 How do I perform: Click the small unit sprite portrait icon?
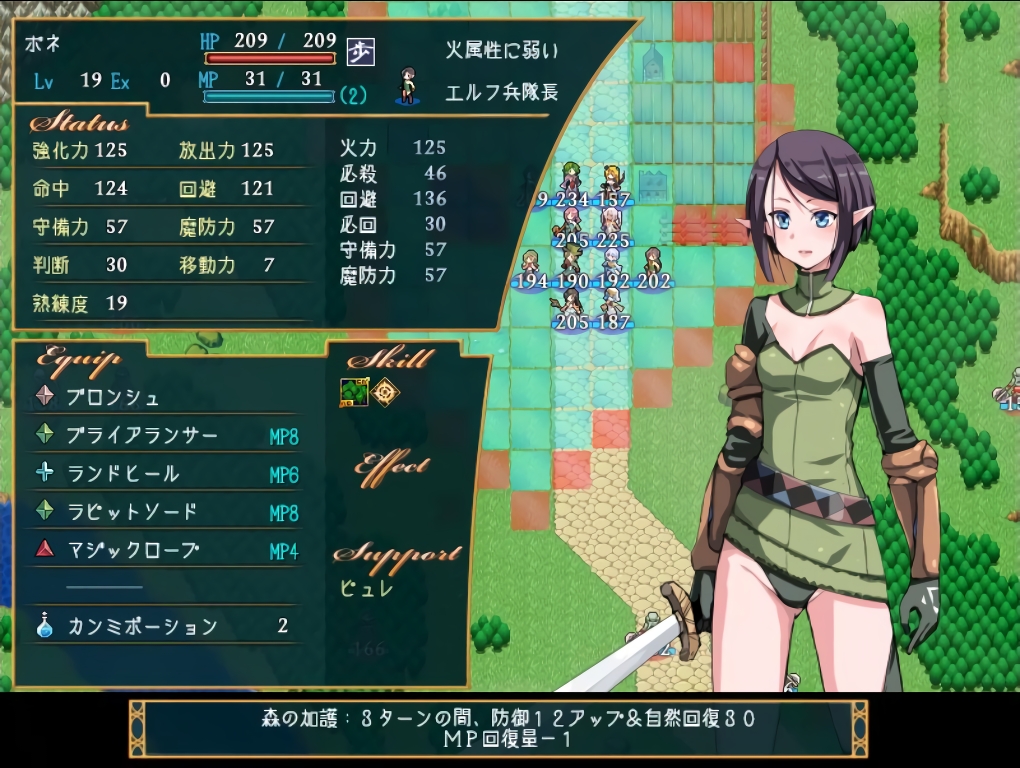(x=407, y=86)
